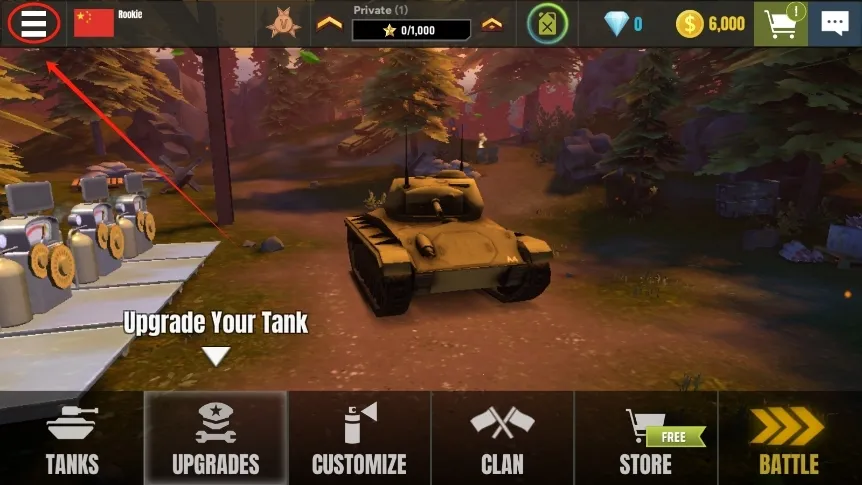
Task: Visit the Store with Free tag
Action: point(646,438)
